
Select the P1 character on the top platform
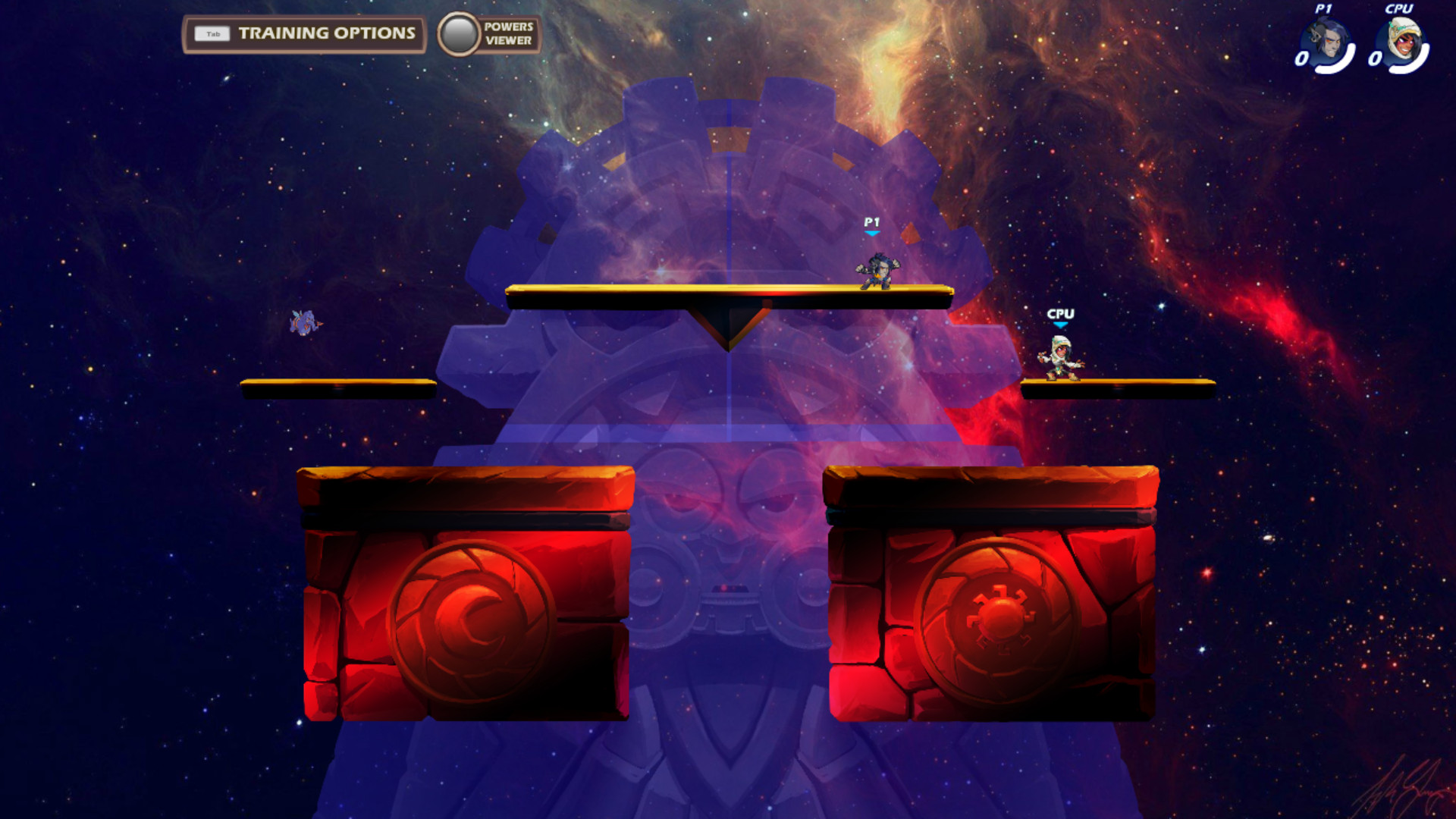876,273
